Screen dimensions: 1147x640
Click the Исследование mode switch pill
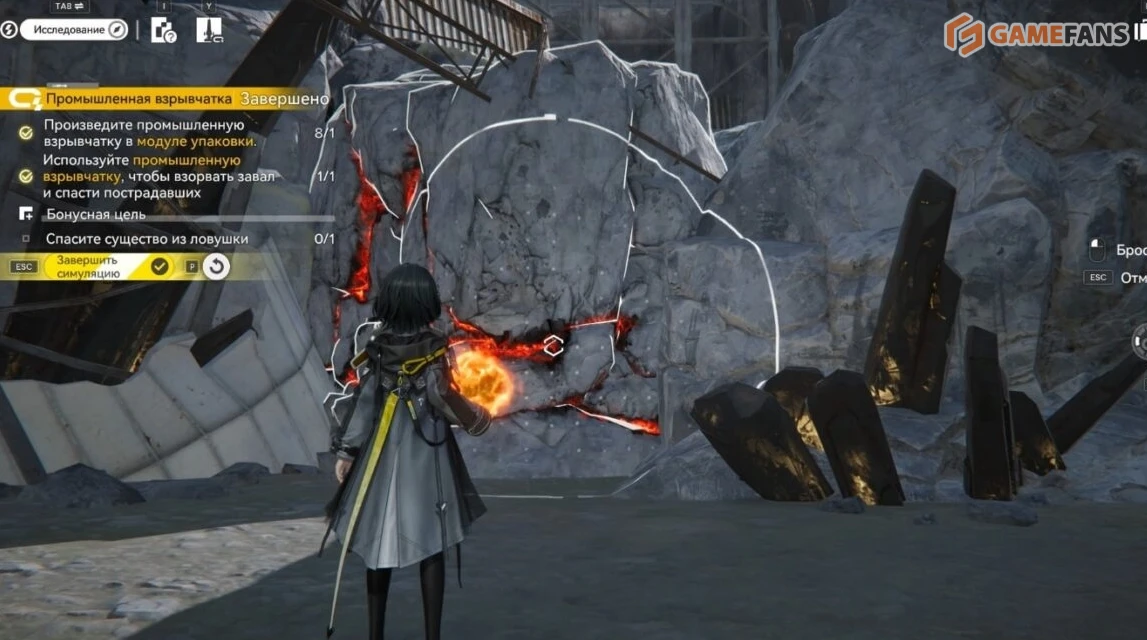[x=75, y=30]
